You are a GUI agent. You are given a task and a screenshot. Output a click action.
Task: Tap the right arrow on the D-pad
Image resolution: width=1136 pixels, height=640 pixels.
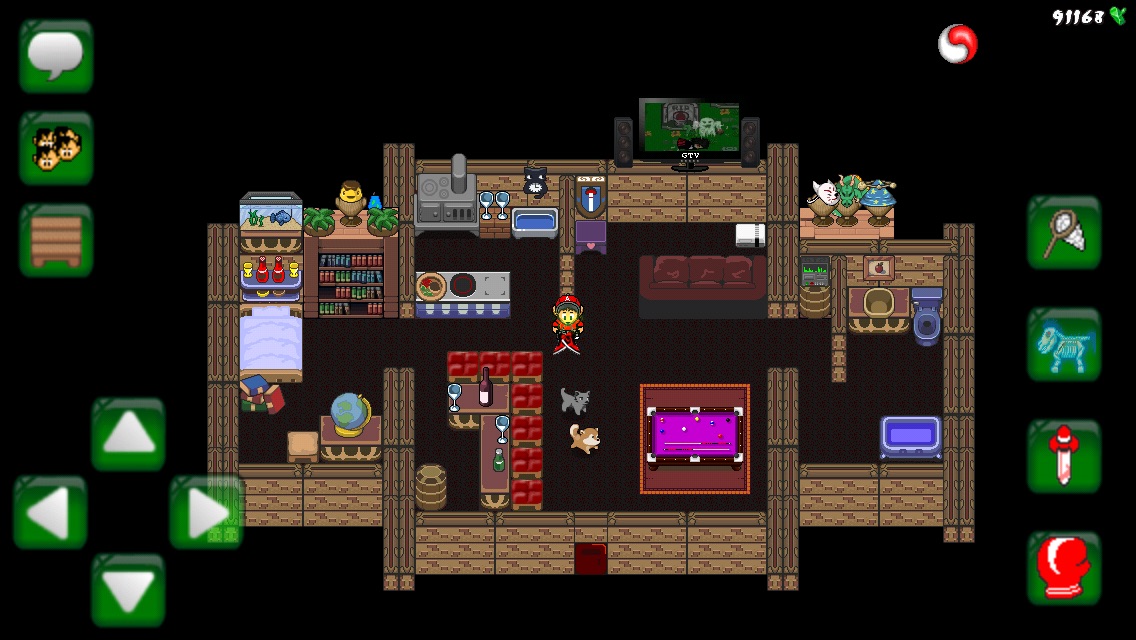point(207,512)
